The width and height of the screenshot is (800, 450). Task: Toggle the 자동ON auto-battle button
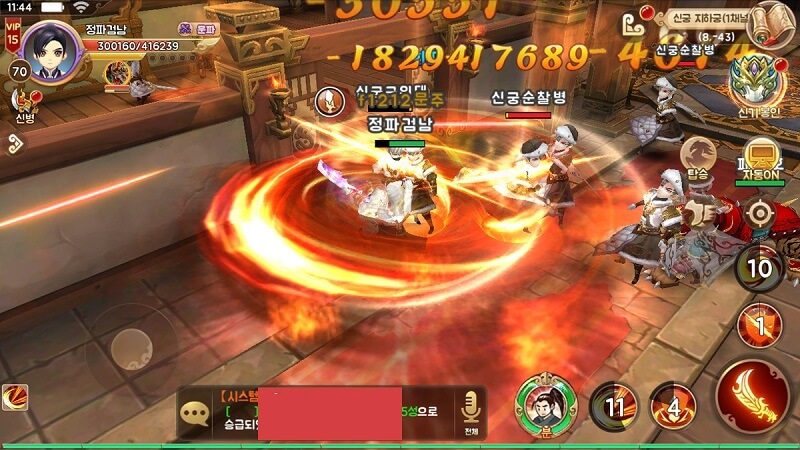[x=763, y=159]
